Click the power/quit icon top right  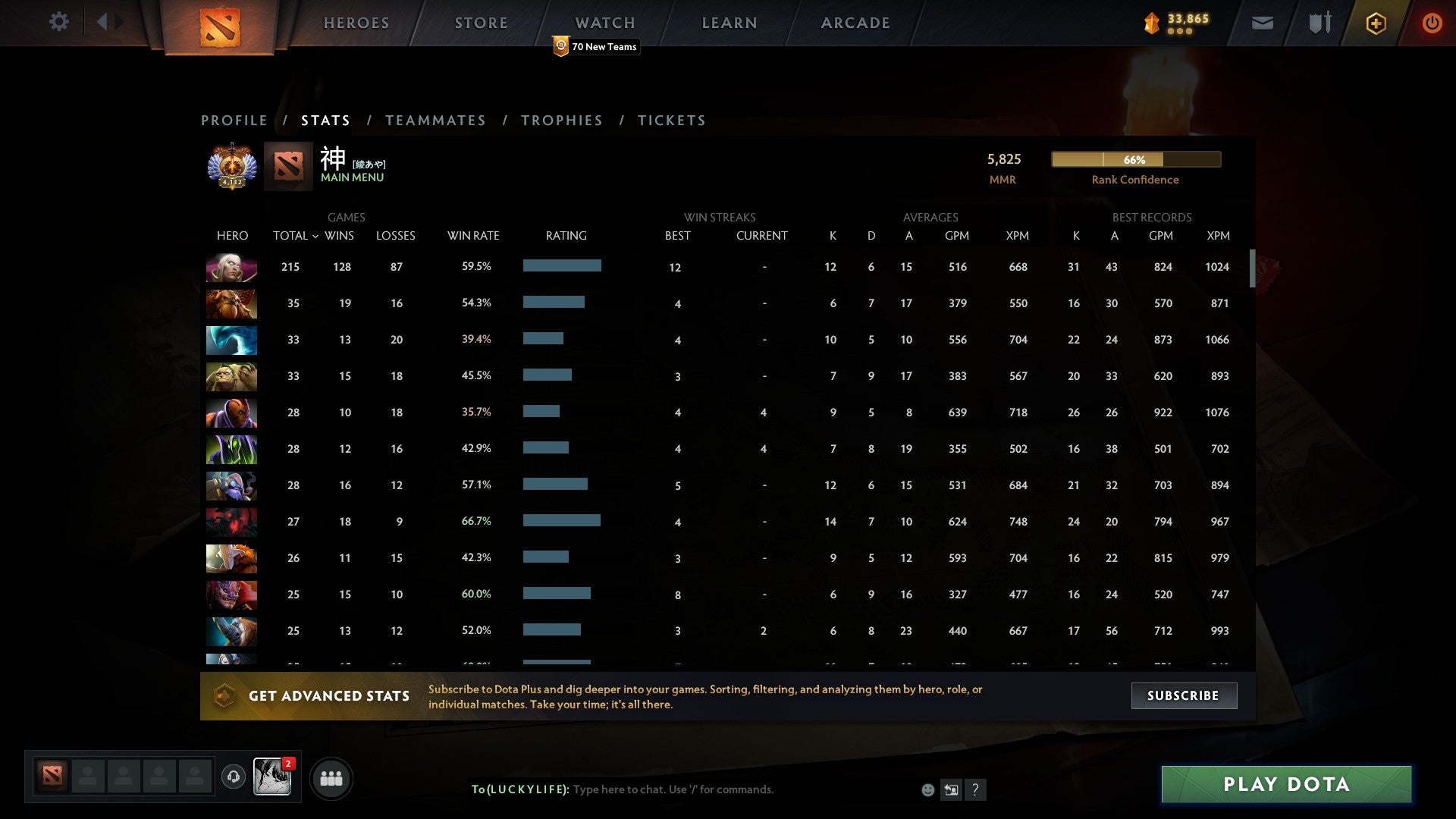click(x=1432, y=24)
